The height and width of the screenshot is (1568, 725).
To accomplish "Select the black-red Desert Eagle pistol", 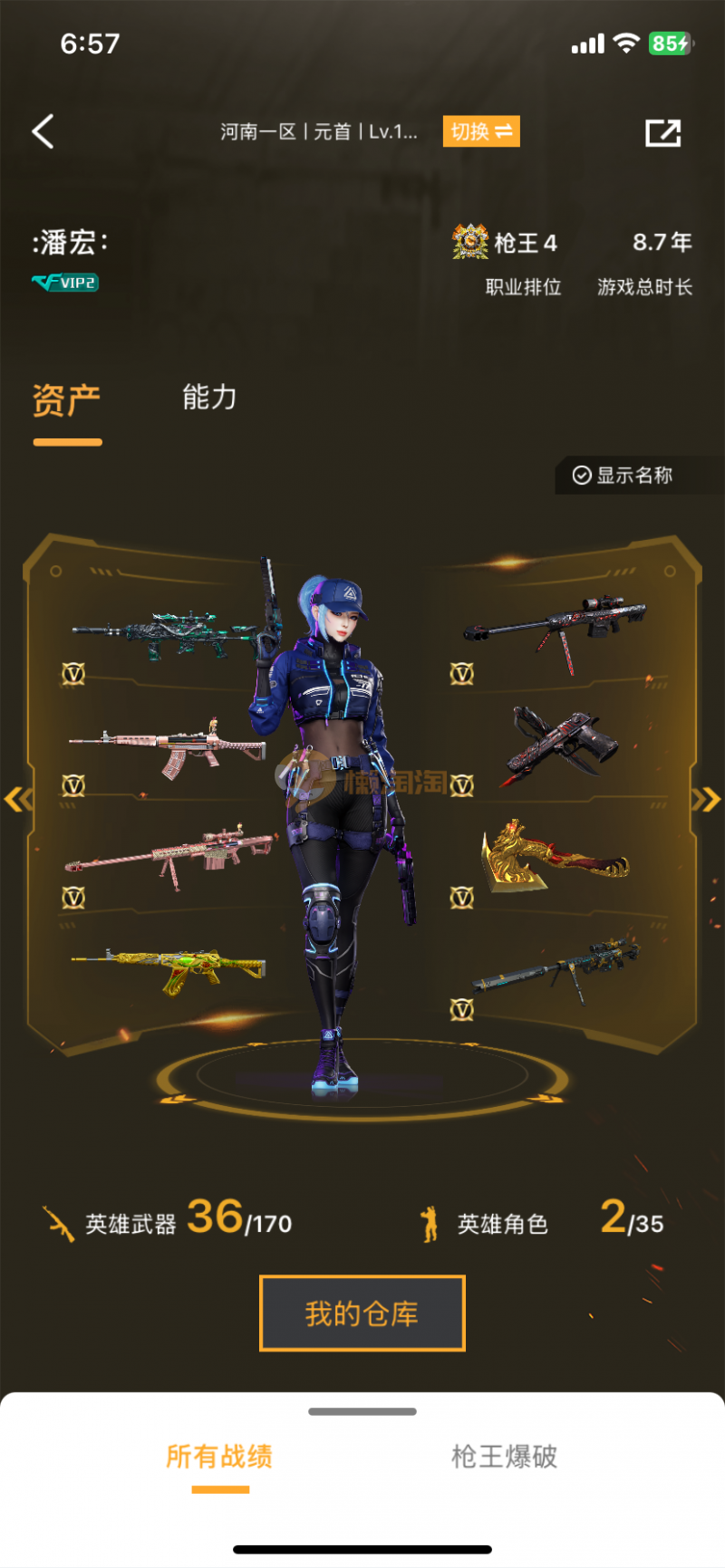I will click(x=562, y=742).
